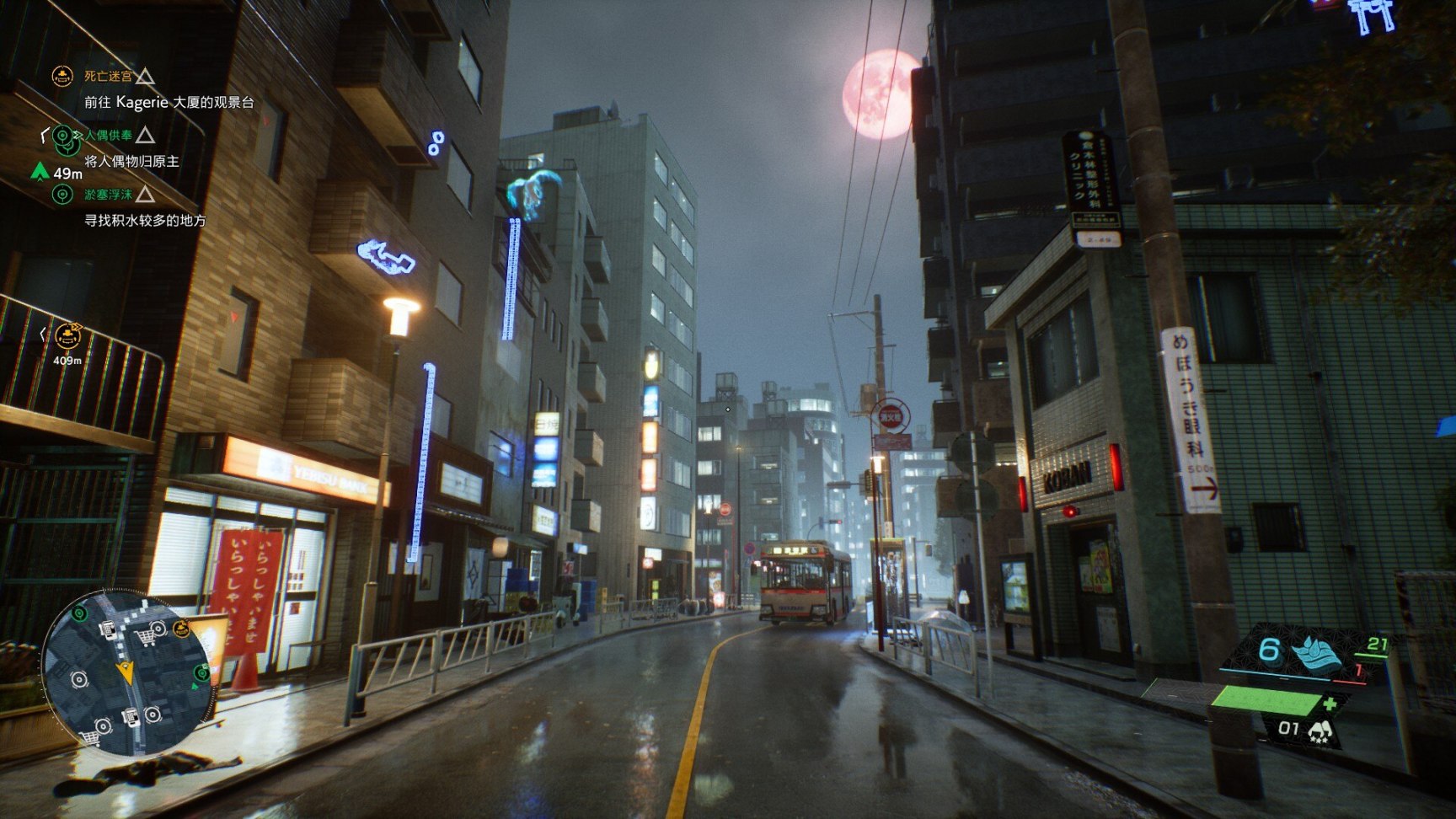The width and height of the screenshot is (1456, 819).
Task: Expand the chevron arrows before 人偶供奉
Action: (78, 136)
